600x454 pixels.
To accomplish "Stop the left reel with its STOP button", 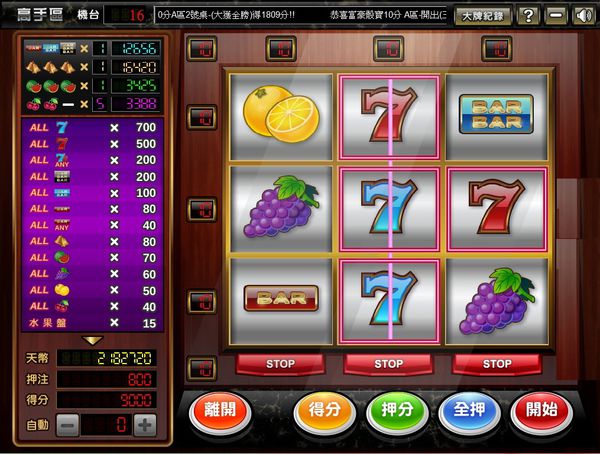I will pos(281,364).
